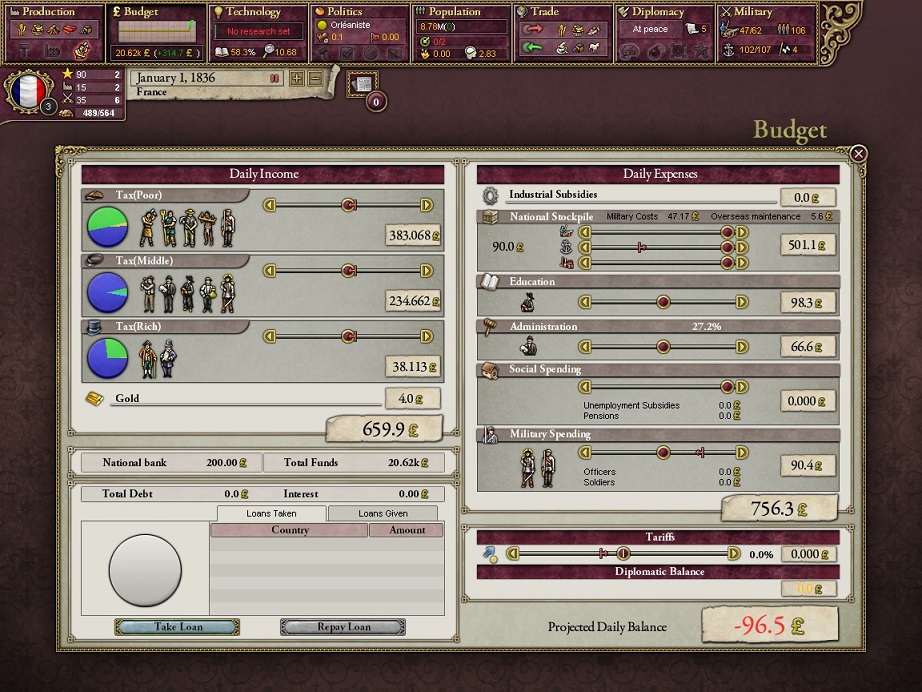
Task: Adjust the Education spending slider handle
Action: [x=663, y=301]
